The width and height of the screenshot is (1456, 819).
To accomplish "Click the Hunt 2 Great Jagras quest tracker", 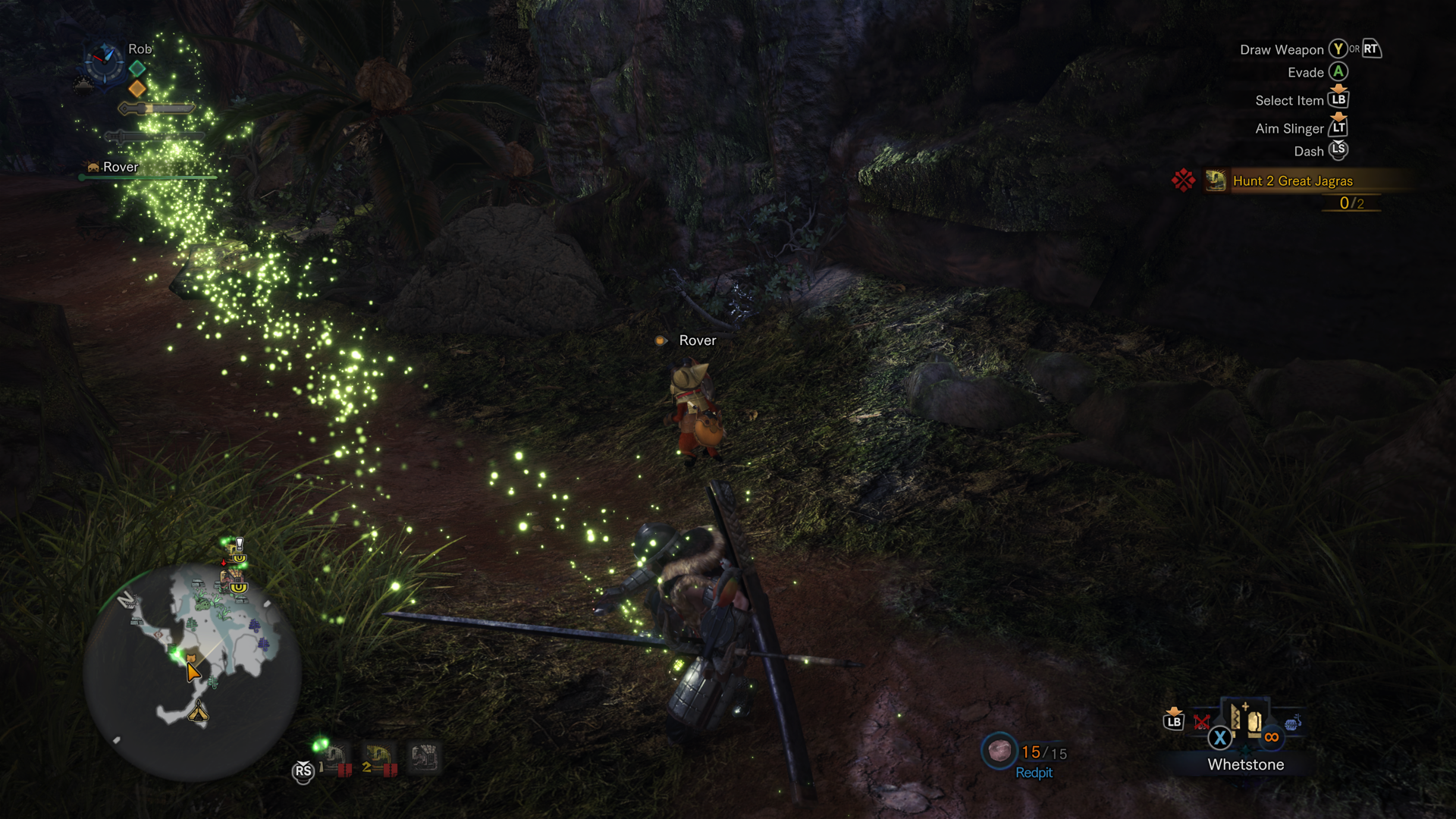I will pos(1292,180).
